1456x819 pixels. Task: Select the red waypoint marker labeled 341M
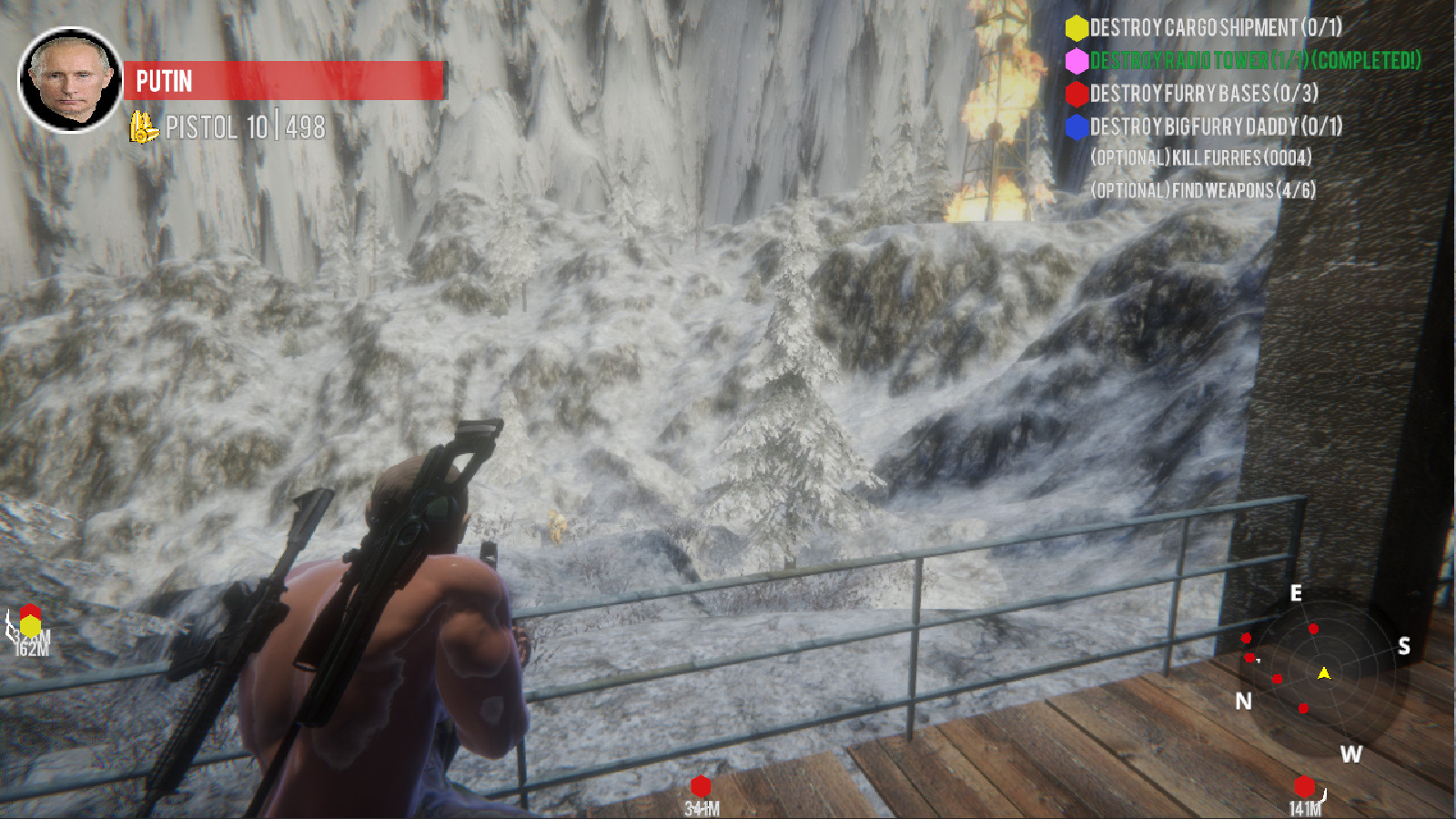701,786
